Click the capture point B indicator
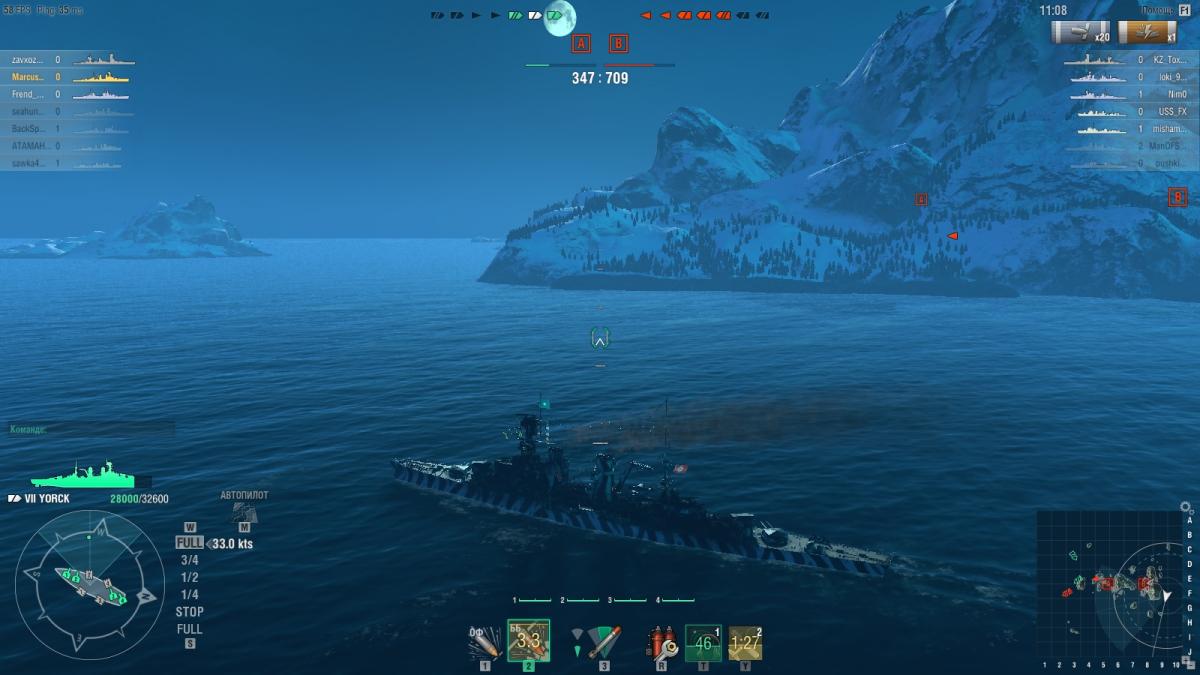The image size is (1200, 675). (619, 43)
